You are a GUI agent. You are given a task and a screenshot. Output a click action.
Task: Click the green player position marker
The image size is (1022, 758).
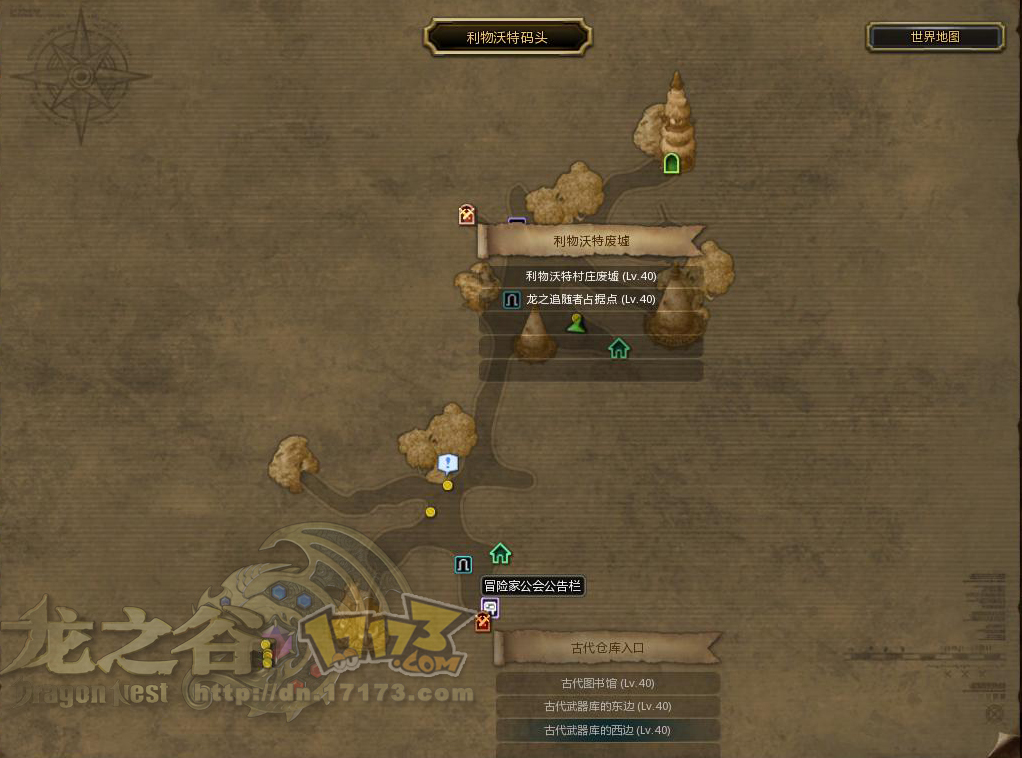click(576, 322)
